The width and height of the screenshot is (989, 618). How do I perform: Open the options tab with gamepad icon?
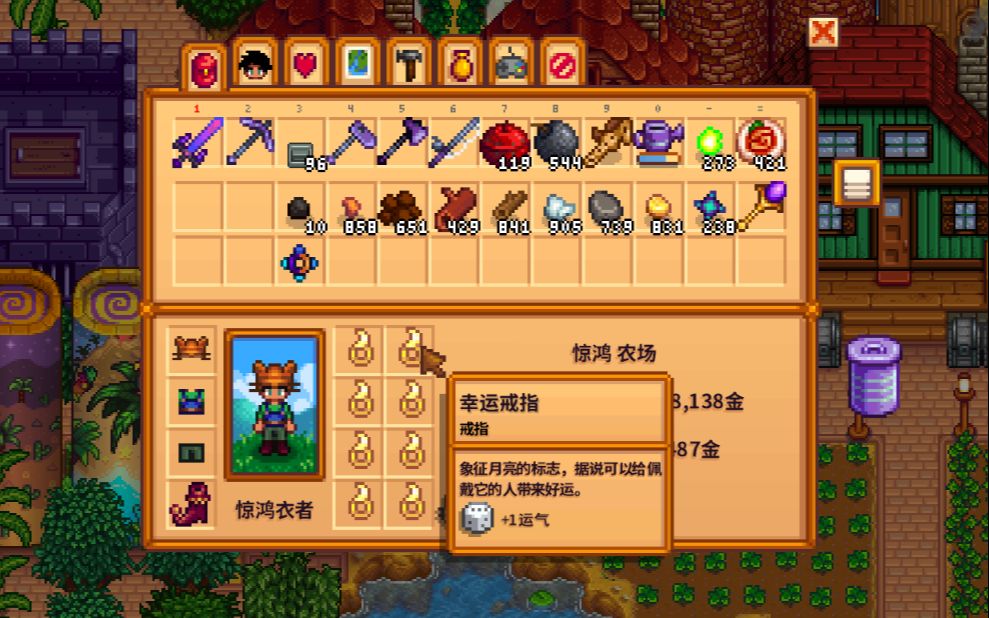[511, 65]
